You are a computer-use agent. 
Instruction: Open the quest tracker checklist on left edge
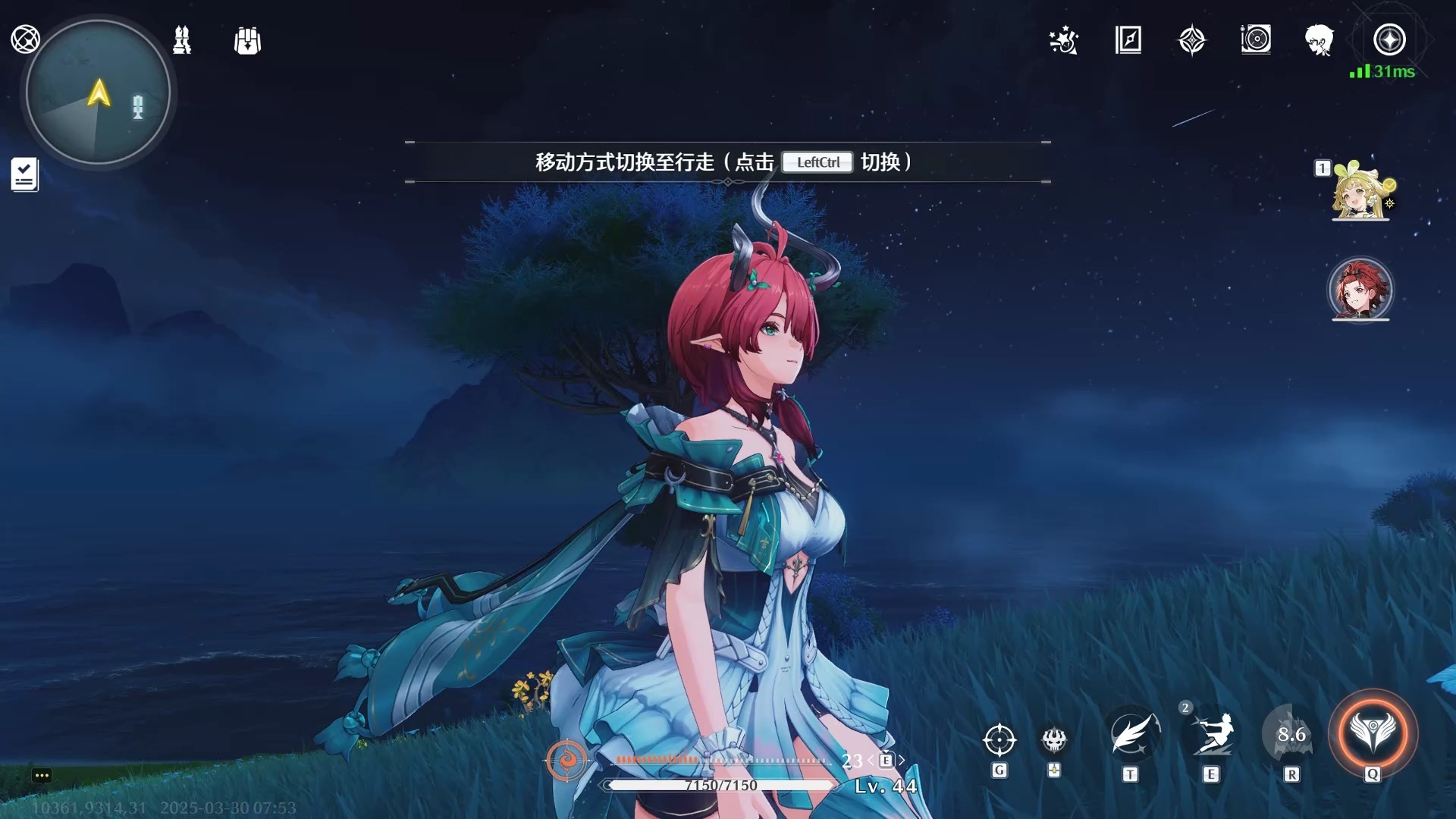coord(24,174)
